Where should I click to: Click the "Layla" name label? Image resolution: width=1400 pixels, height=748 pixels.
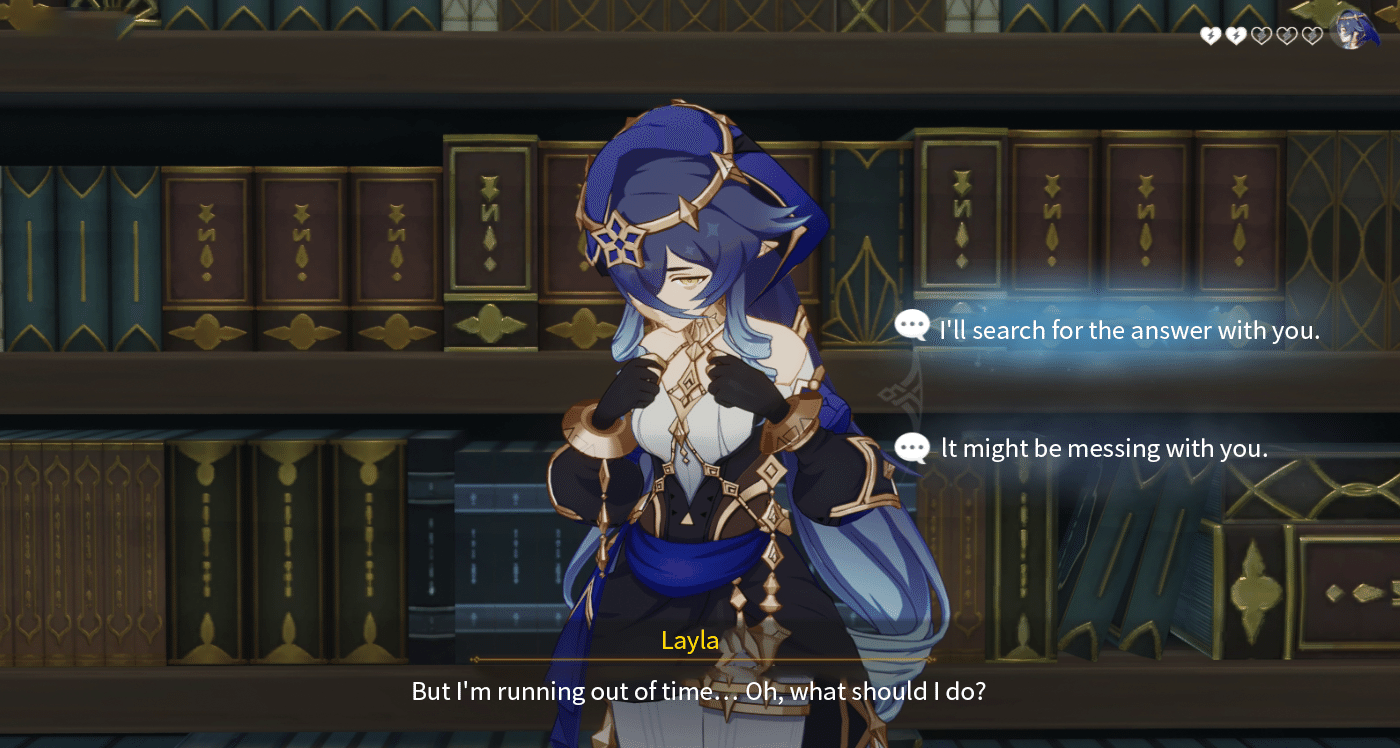pyautogui.click(x=689, y=641)
